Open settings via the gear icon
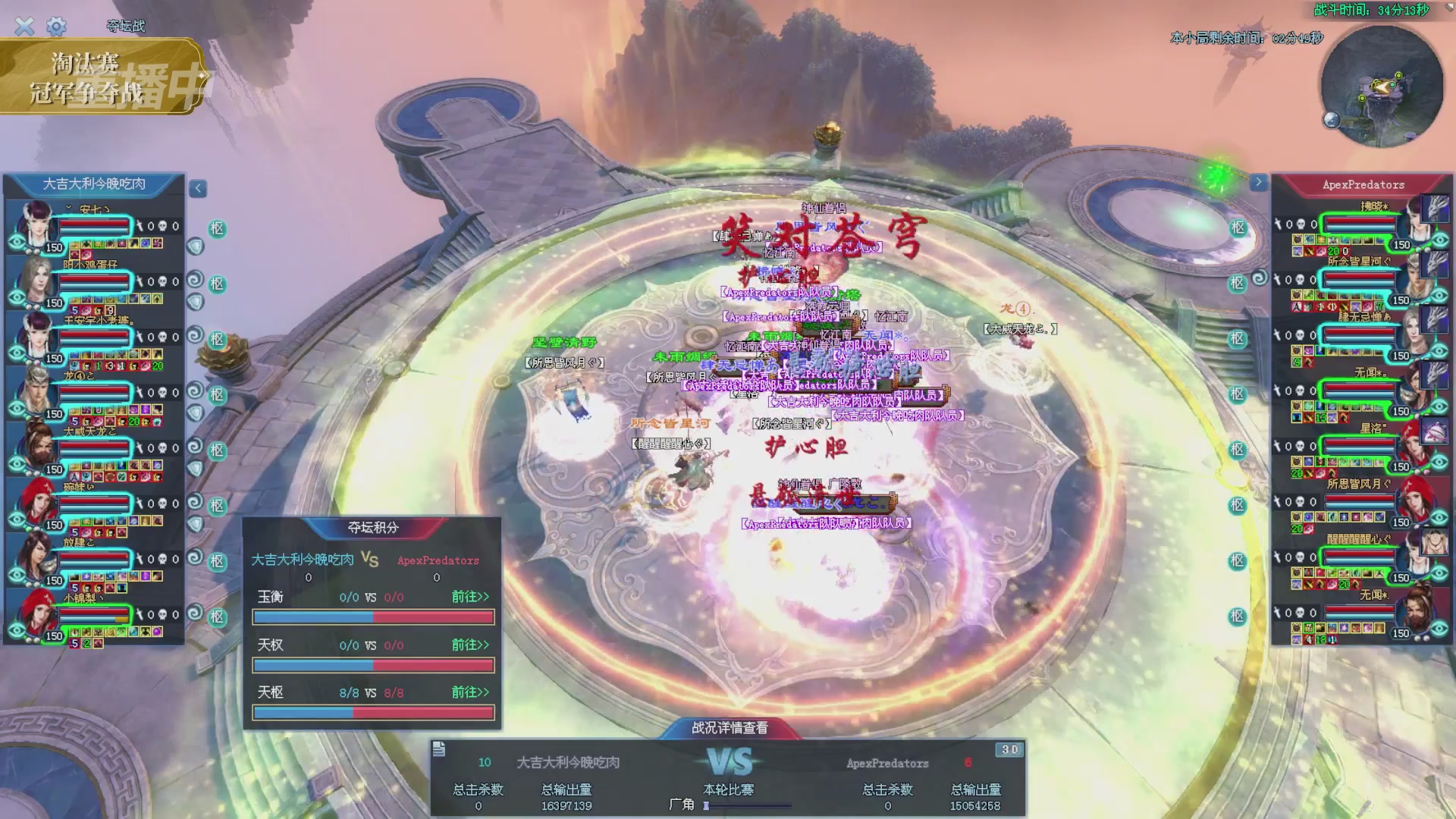1456x819 pixels. point(56,27)
